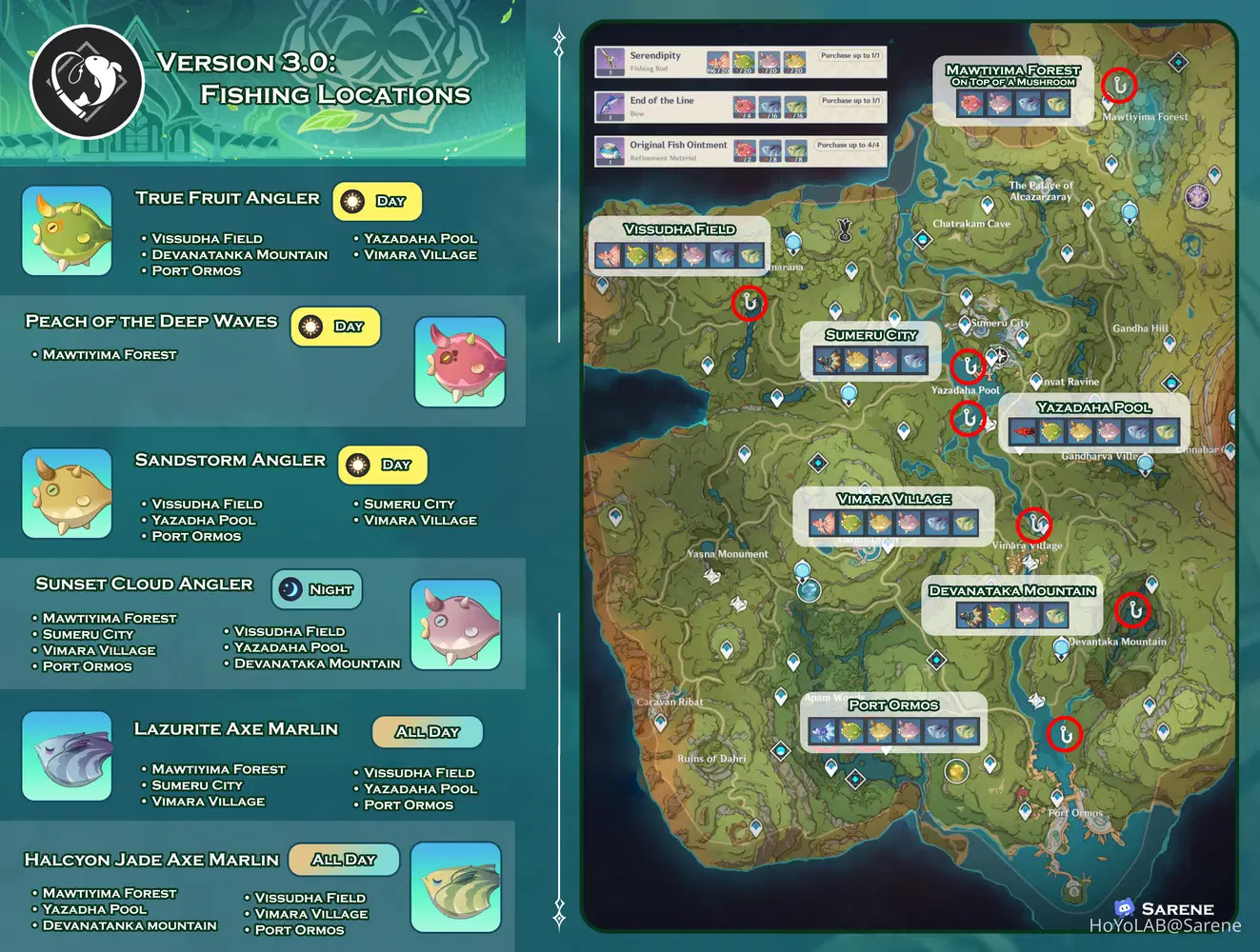Click Purchase up to 1/1 for Serendipity
Viewport: 1260px width, 952px height.
coord(850,56)
